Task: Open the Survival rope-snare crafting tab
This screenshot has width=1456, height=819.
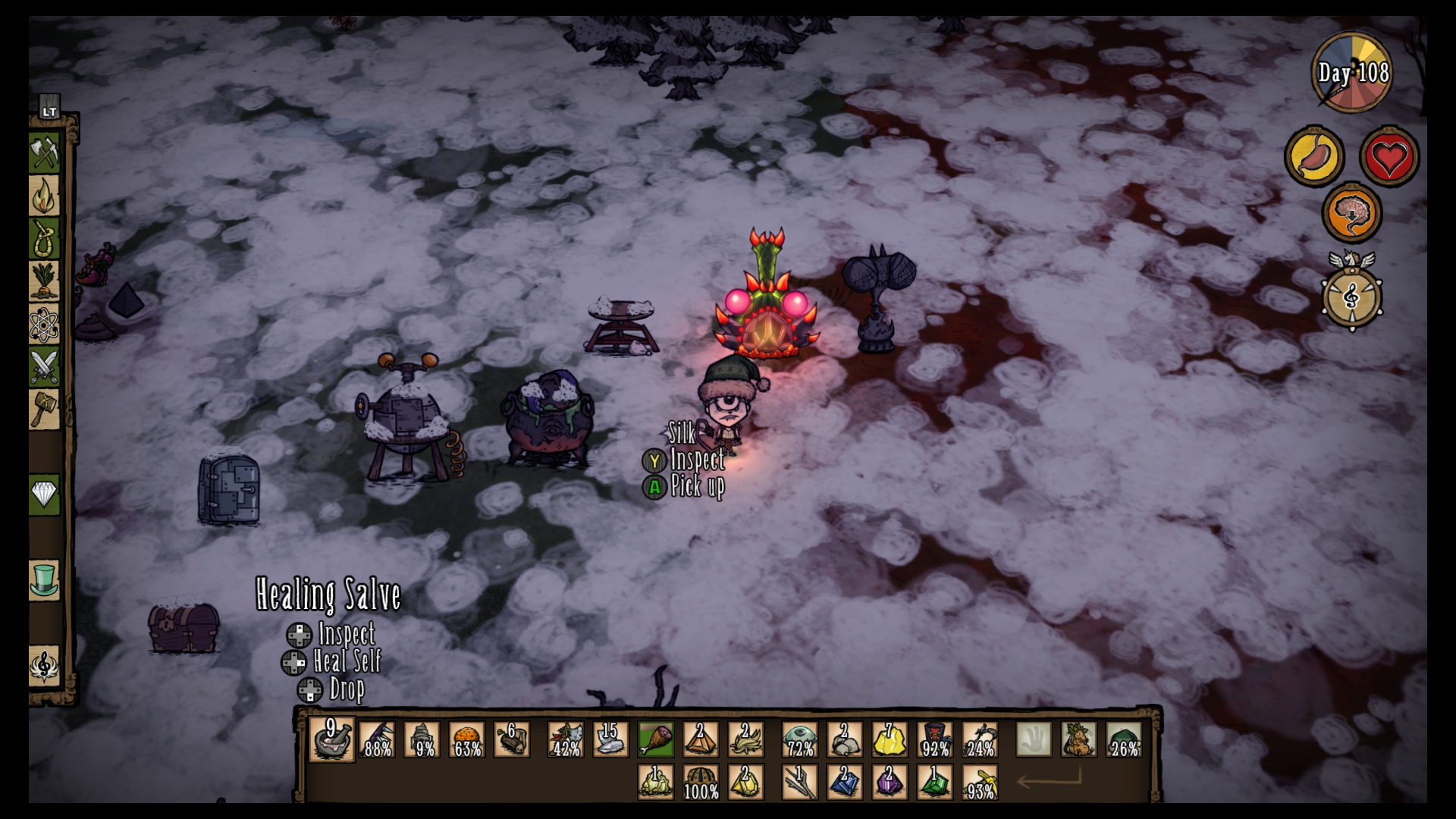Action: tap(44, 239)
